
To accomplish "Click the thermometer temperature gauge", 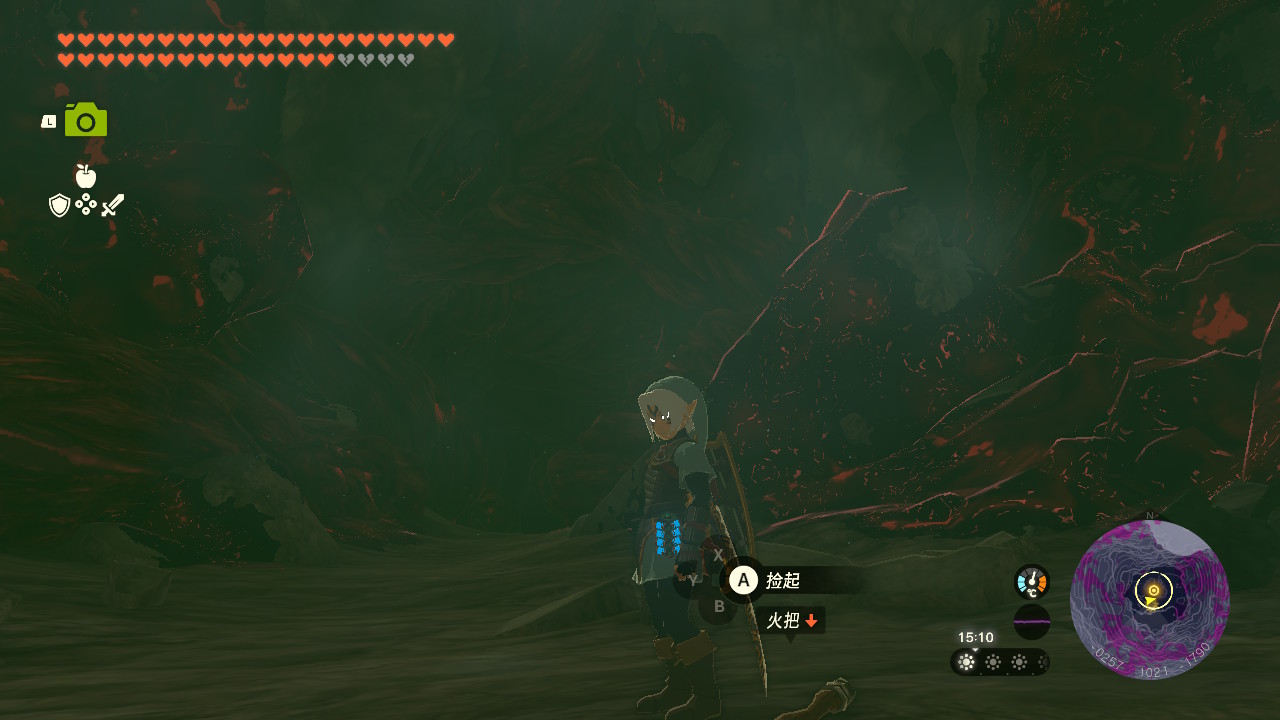I will [1031, 582].
